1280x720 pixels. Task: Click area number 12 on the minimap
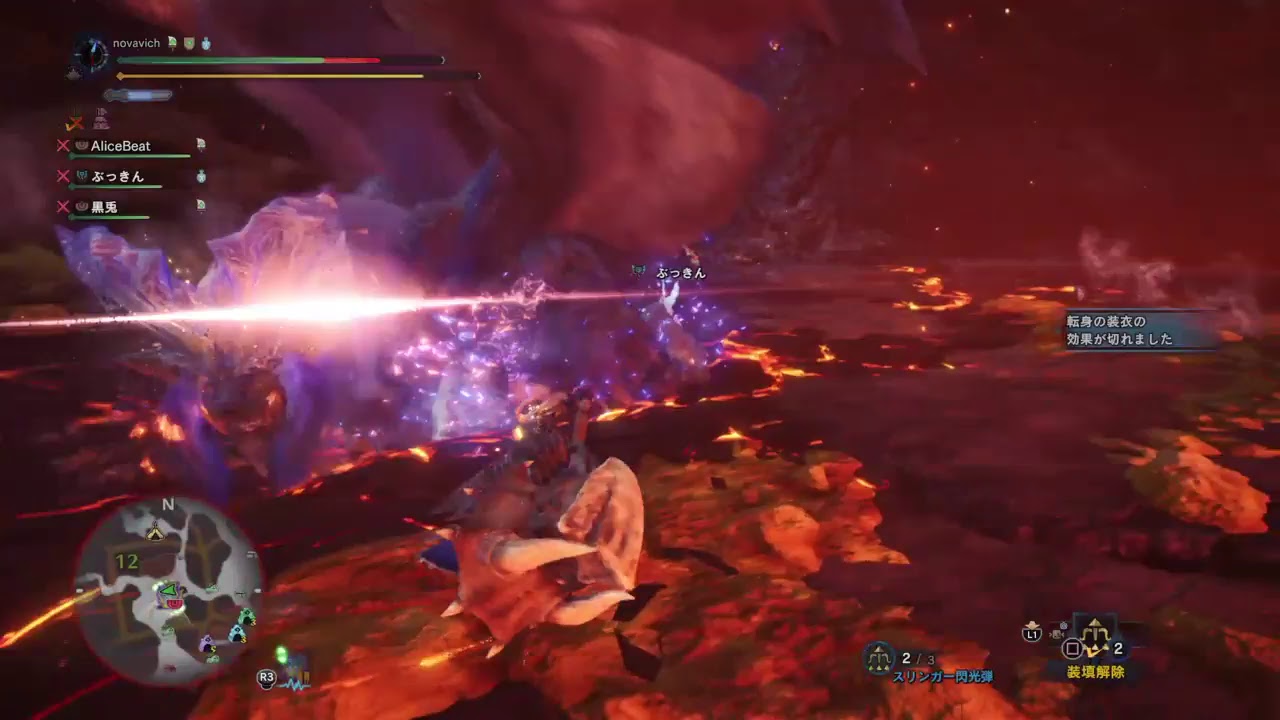point(126,560)
